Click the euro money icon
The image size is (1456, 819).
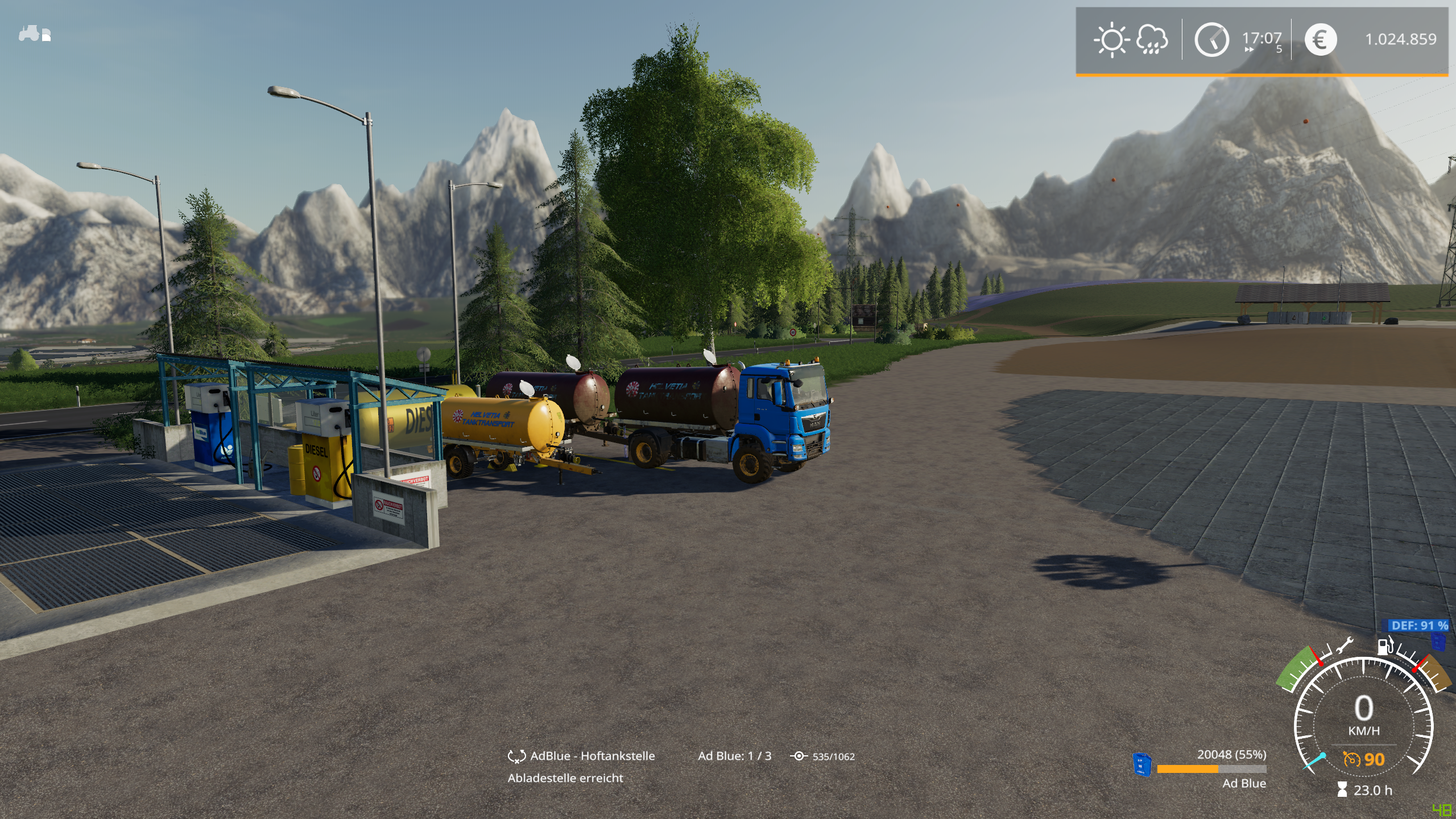click(x=1320, y=40)
